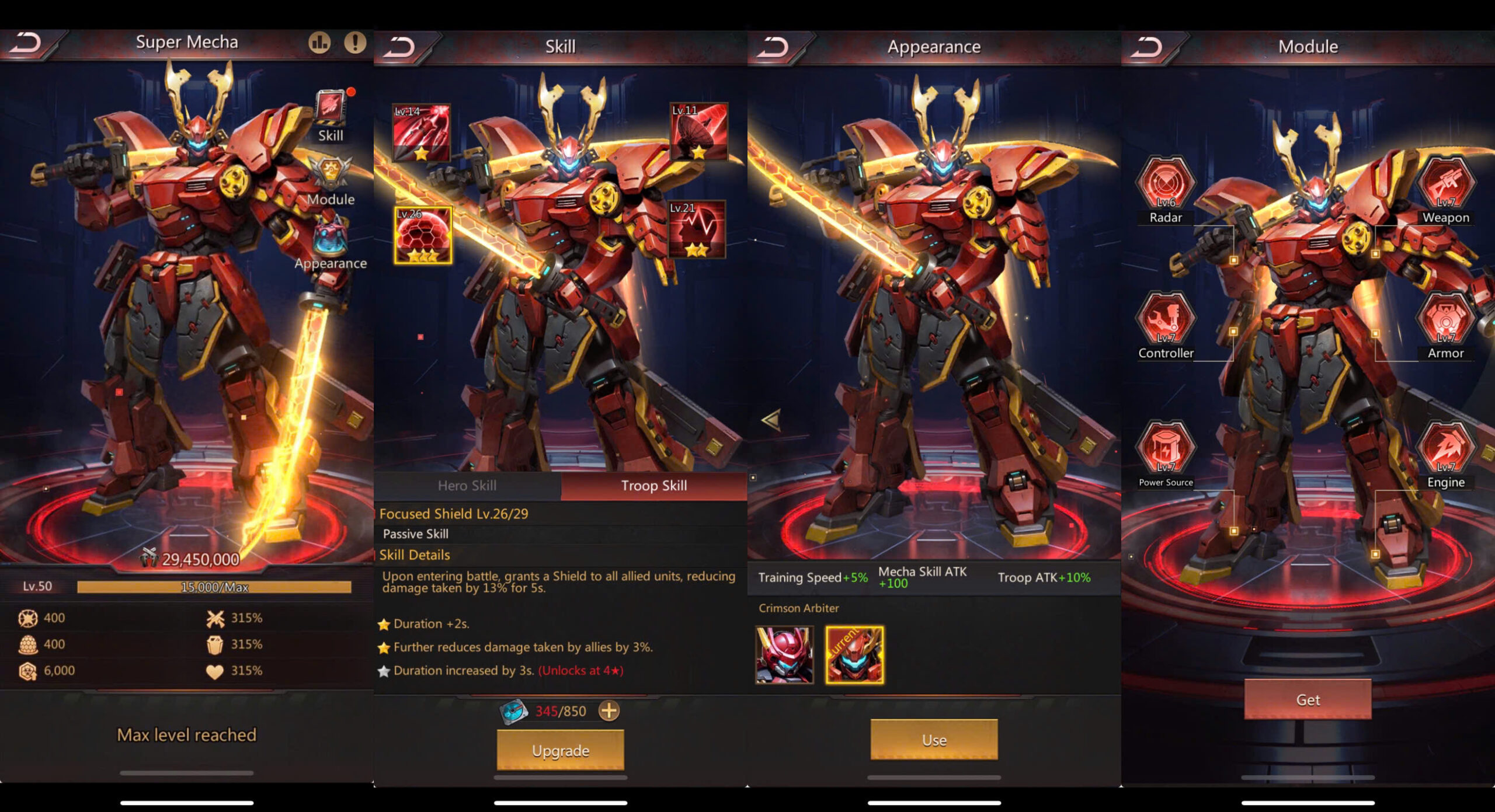The image size is (1495, 812).
Task: Open the Appearance menu icon
Action: pos(331,238)
